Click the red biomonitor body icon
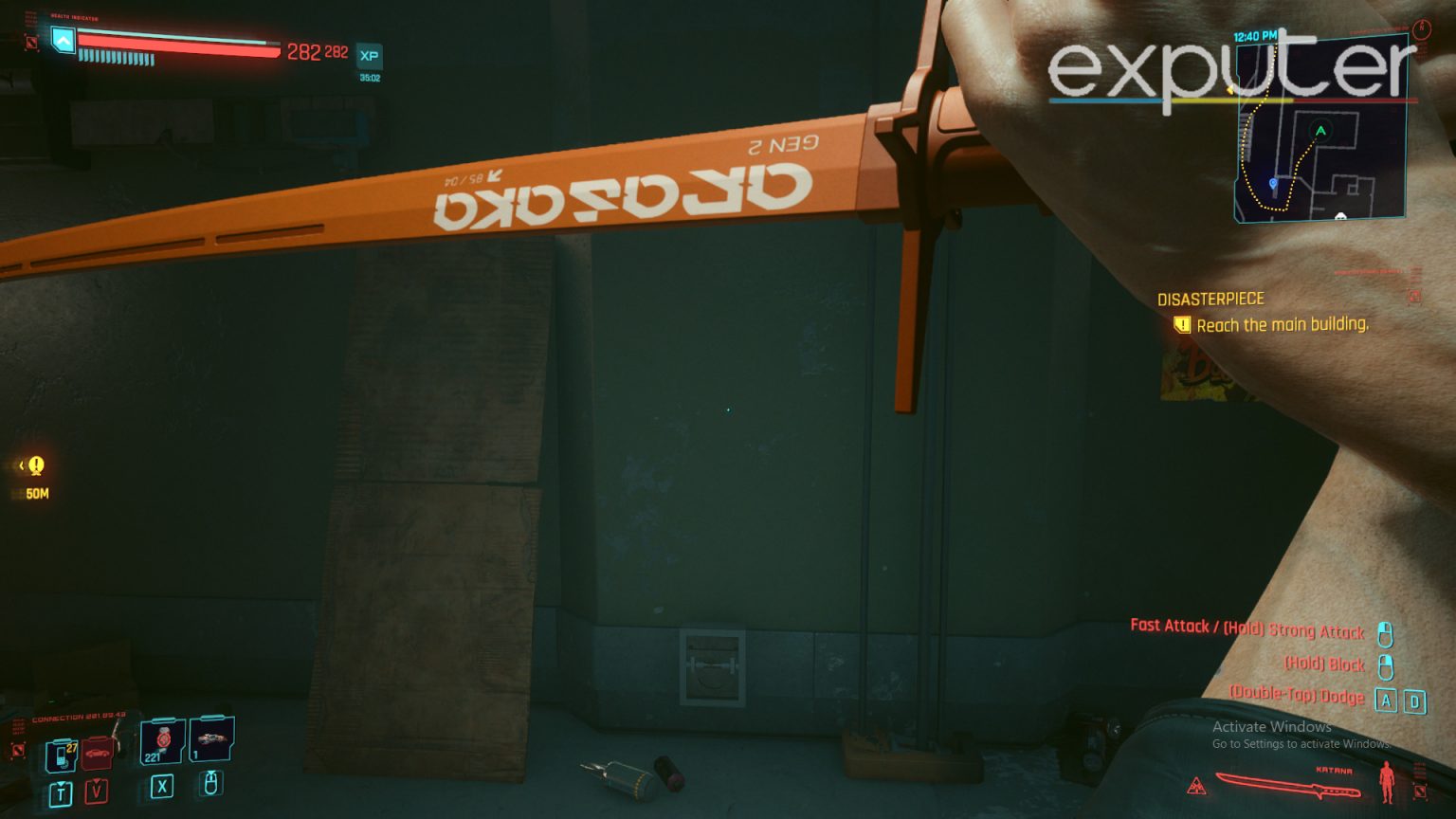The image size is (1456, 819). [x=1387, y=781]
